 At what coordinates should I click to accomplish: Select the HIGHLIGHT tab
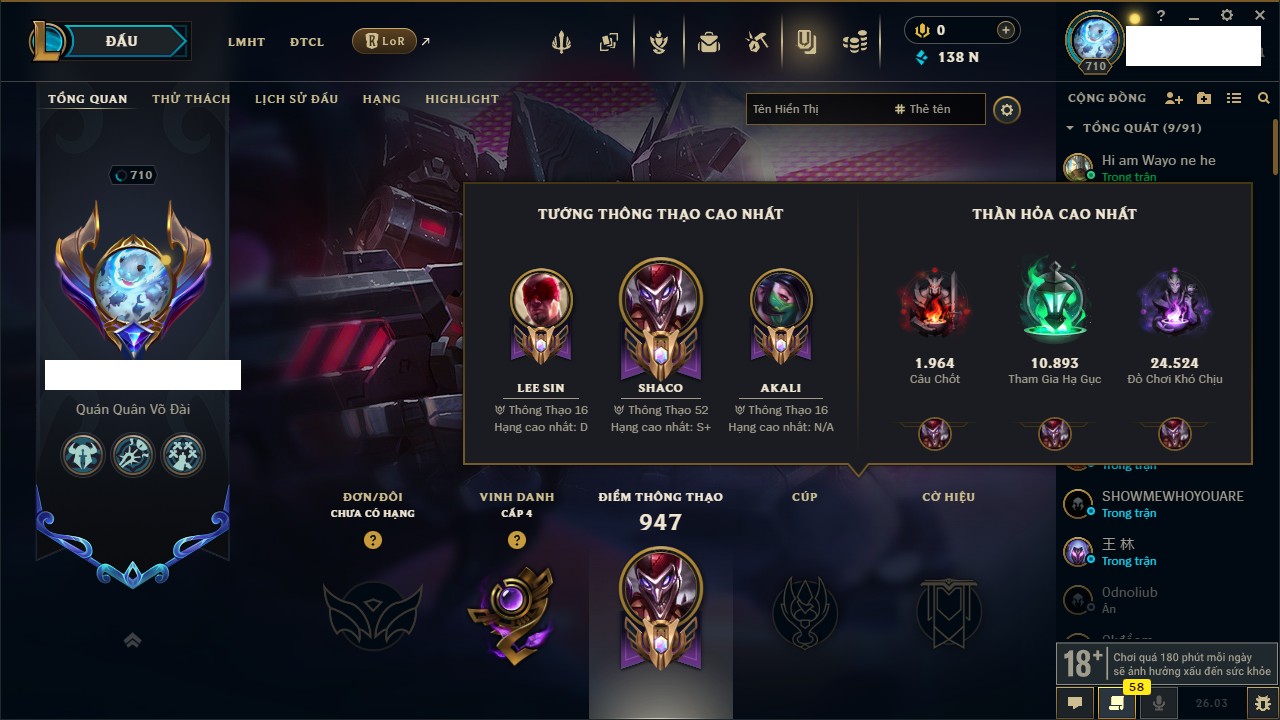coord(461,99)
